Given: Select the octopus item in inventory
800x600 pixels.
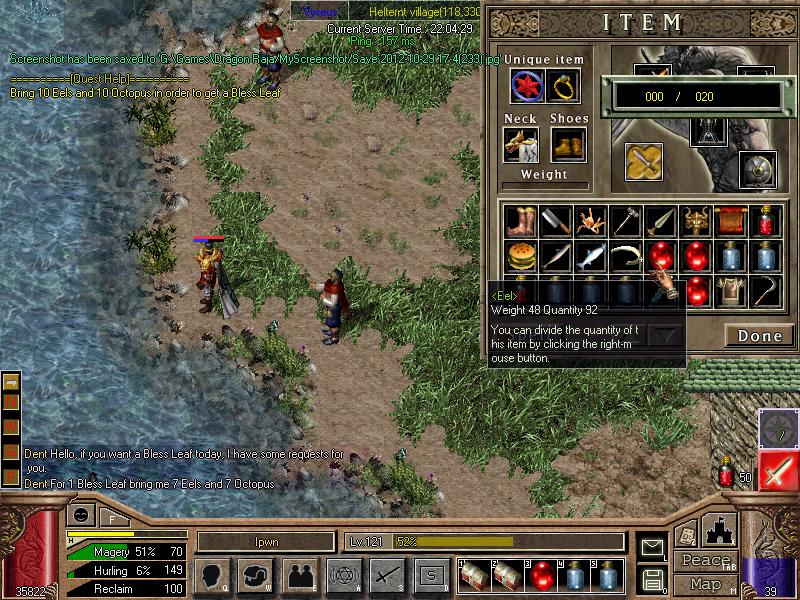Looking at the screenshot, I should 590,220.
